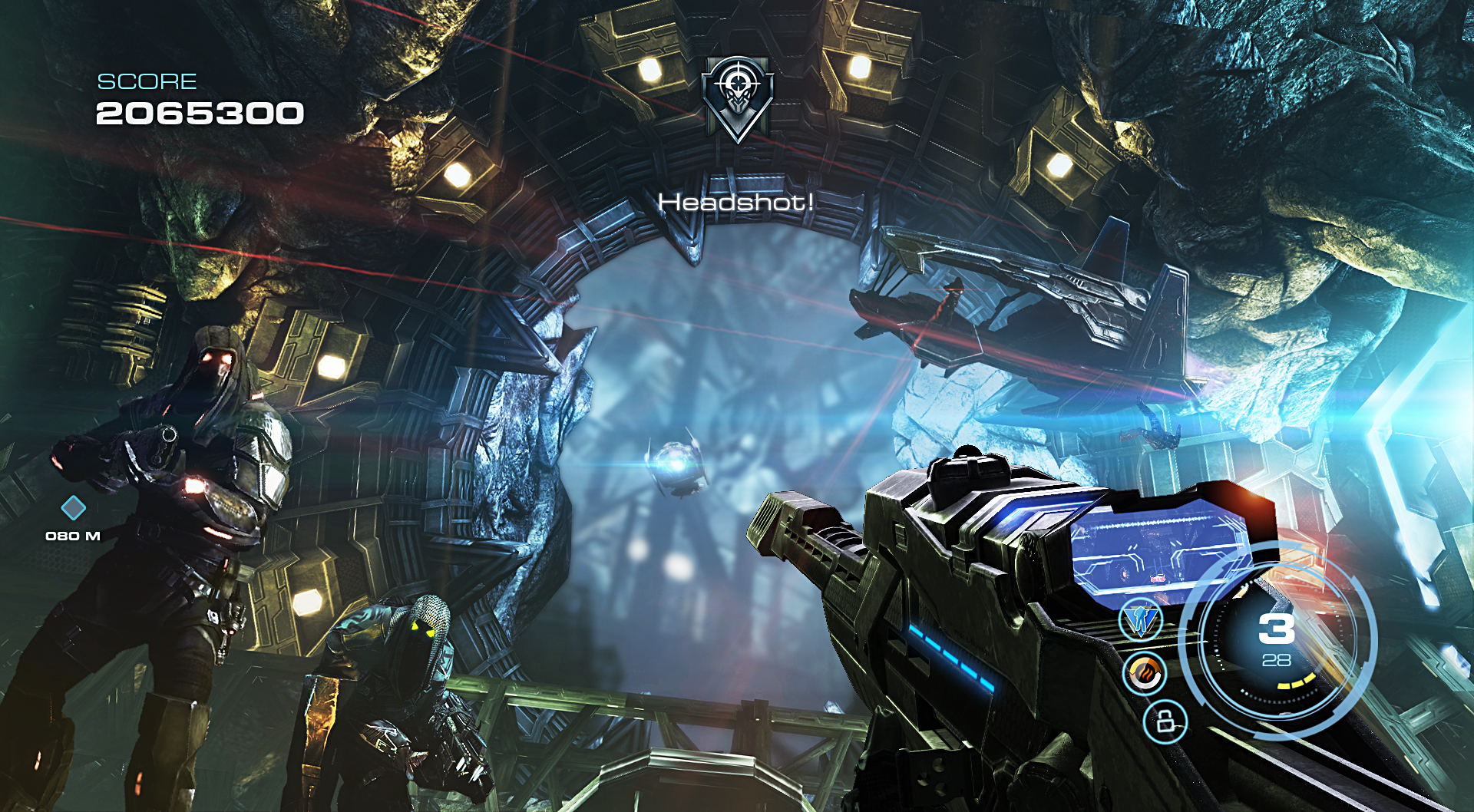Select the Headshot! notification text
This screenshot has width=1474, height=812.
[735, 203]
